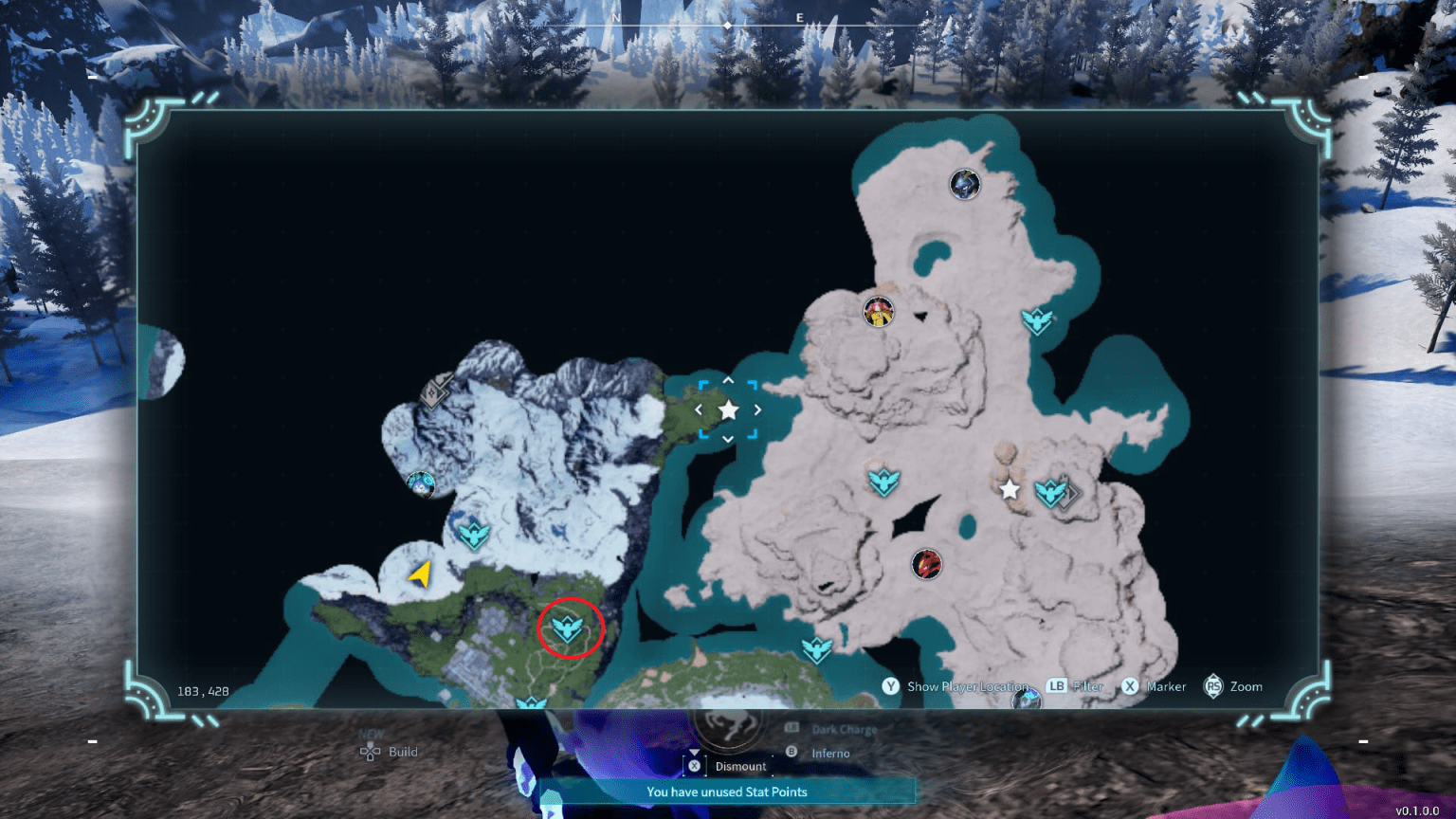Click the fast travel statue left of the player arrow
The height and width of the screenshot is (819, 1456).
[474, 536]
